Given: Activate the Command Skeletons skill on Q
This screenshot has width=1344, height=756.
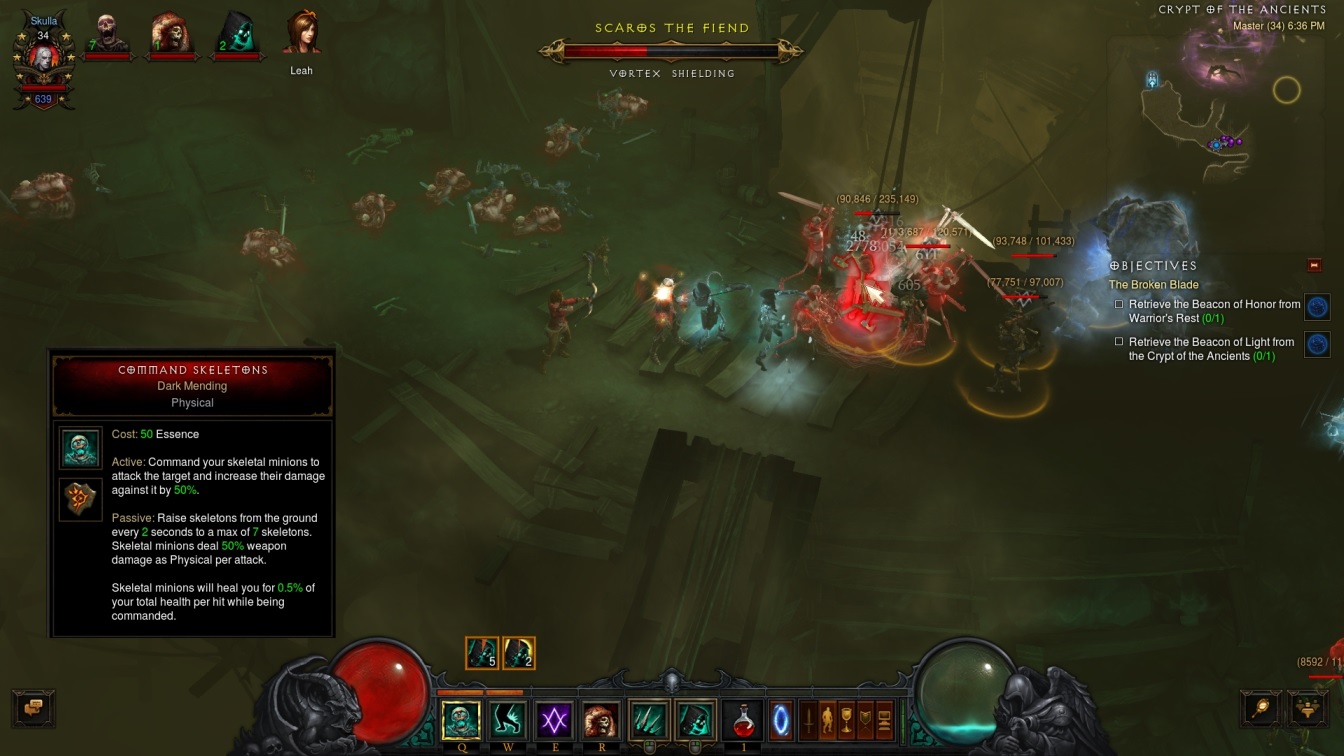Looking at the screenshot, I should pyautogui.click(x=461, y=720).
